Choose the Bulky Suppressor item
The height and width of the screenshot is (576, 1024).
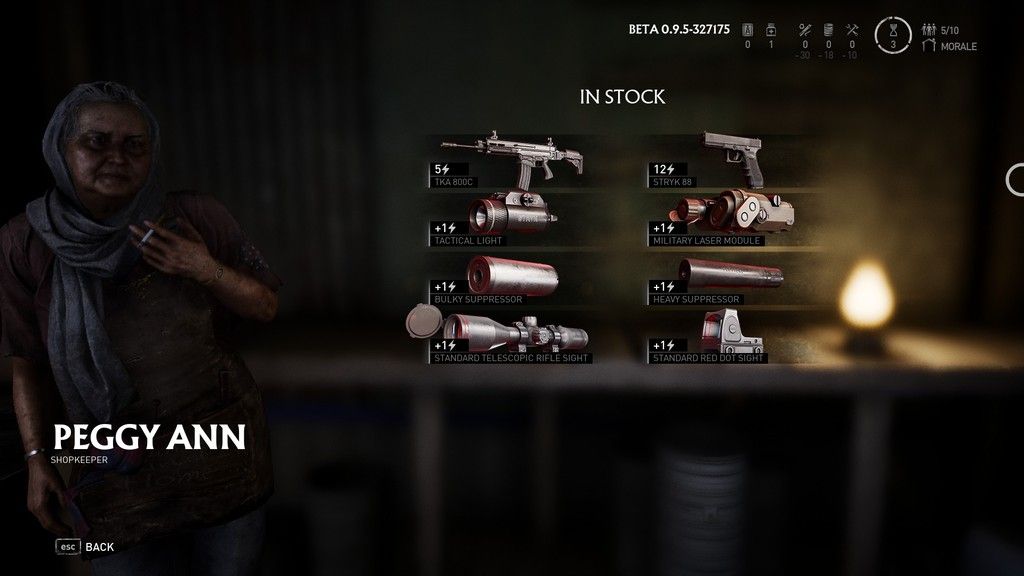point(518,278)
